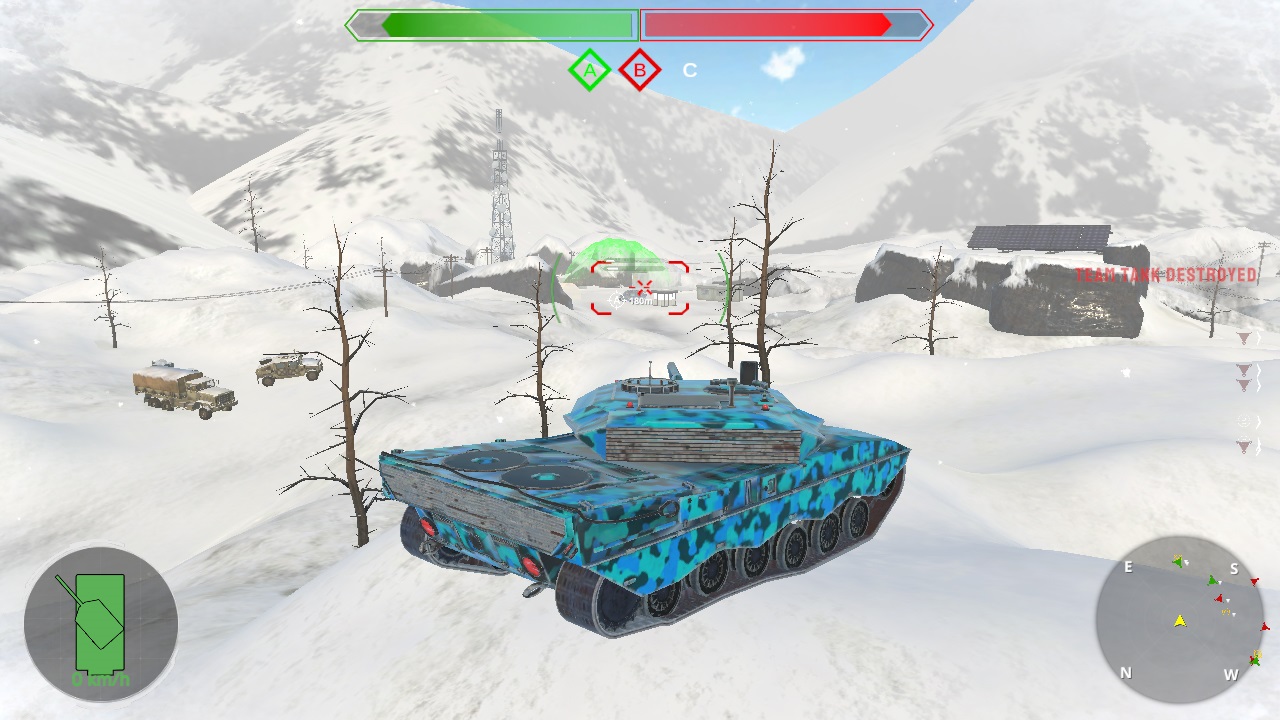Click the red diamond B capture point icon

(x=638, y=69)
